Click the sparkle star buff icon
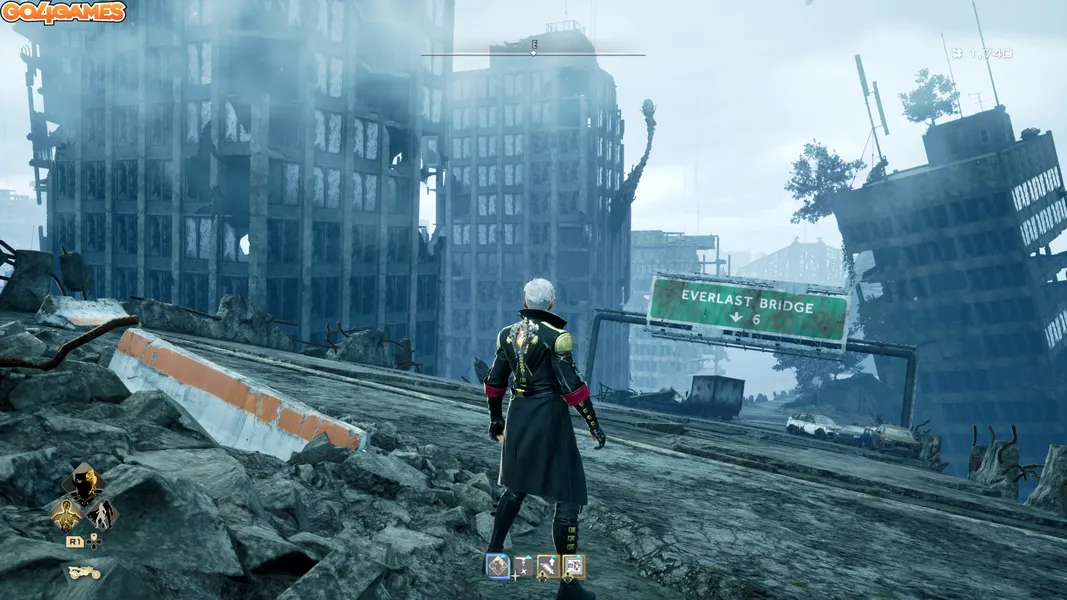Viewport: 1067px width, 600px height. tap(522, 567)
